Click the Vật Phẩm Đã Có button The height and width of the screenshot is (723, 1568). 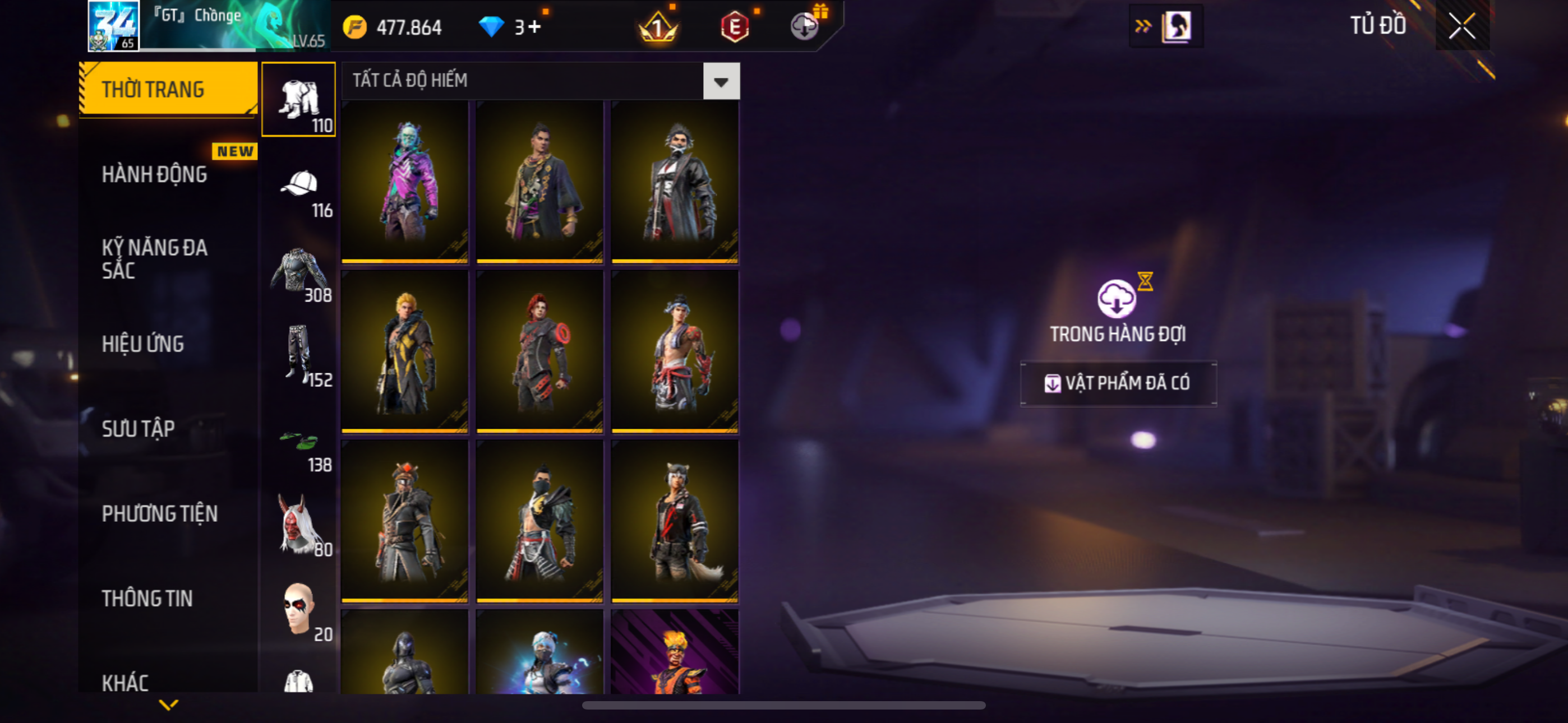pyautogui.click(x=1118, y=383)
